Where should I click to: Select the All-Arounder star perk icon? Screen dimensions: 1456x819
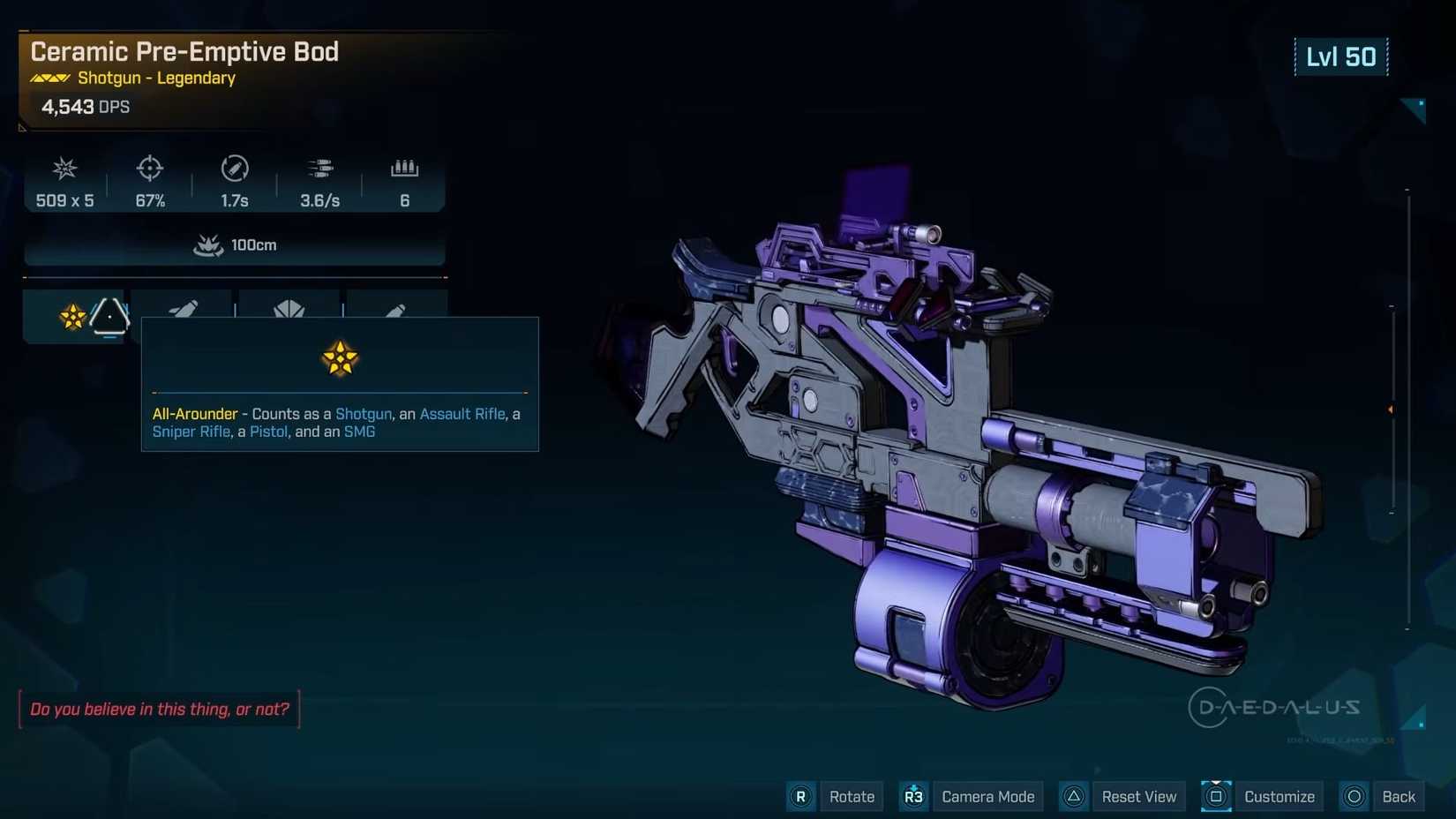click(x=73, y=316)
